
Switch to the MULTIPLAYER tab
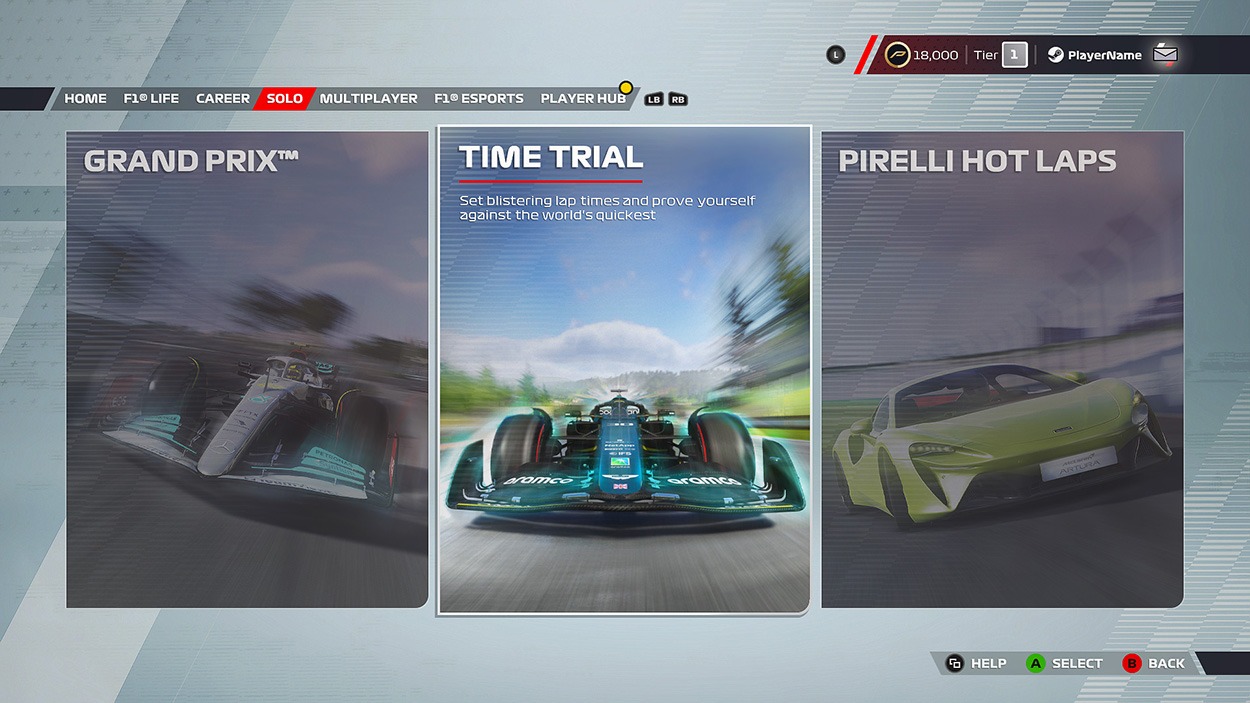tap(369, 99)
